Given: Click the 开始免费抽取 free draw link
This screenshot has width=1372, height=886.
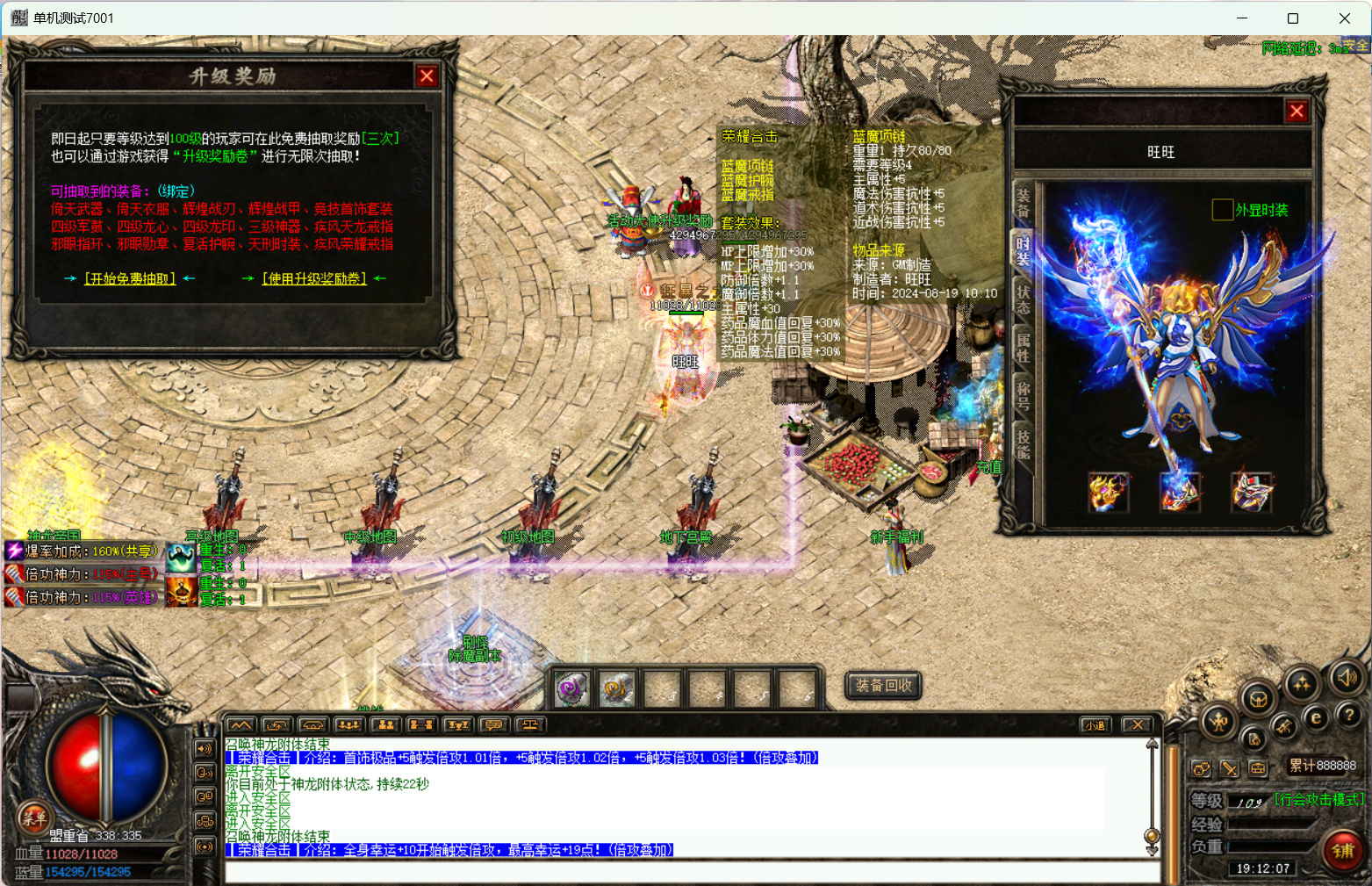Looking at the screenshot, I should [x=130, y=278].
